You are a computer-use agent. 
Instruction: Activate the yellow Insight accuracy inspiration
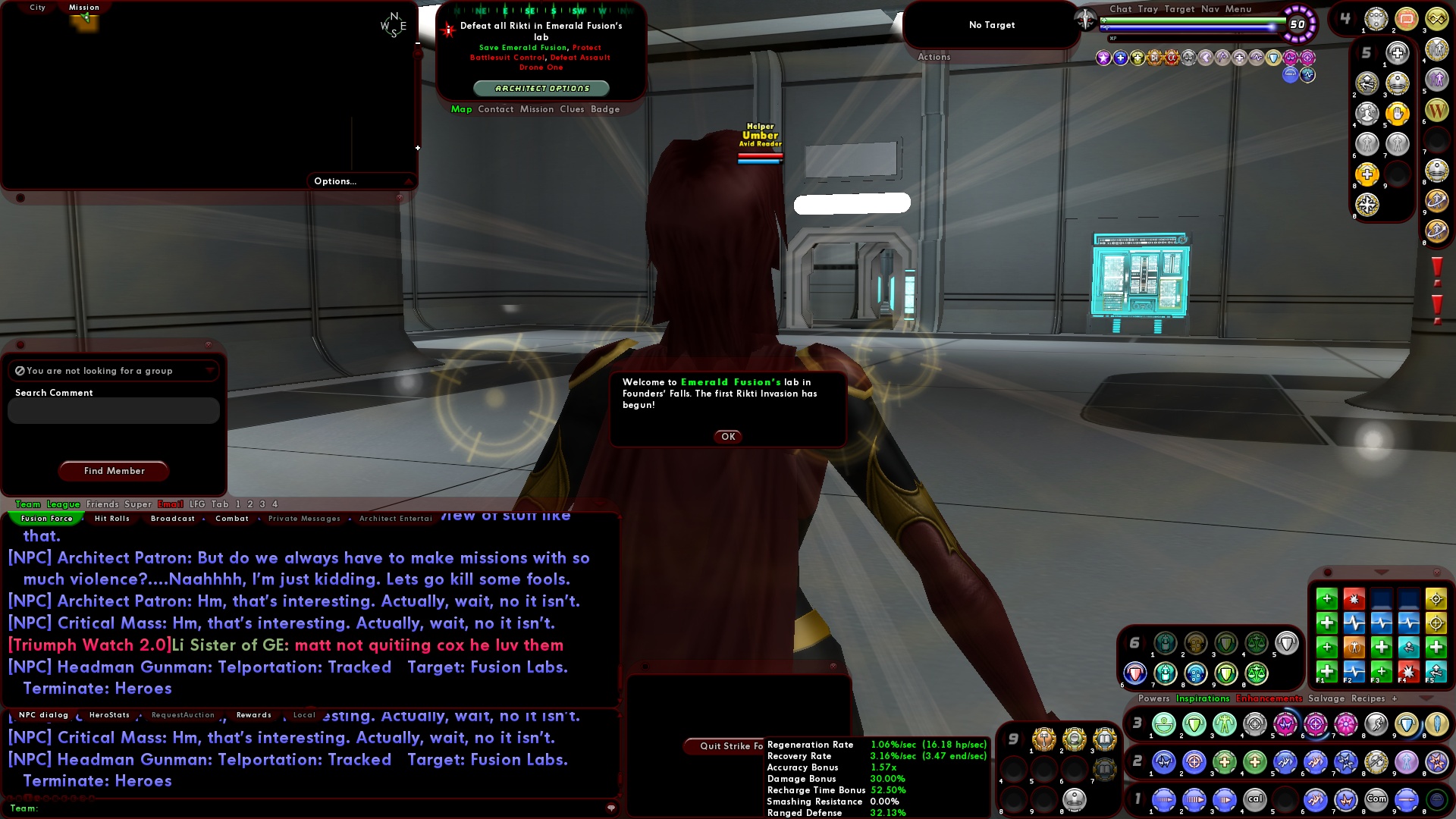coord(1437,599)
